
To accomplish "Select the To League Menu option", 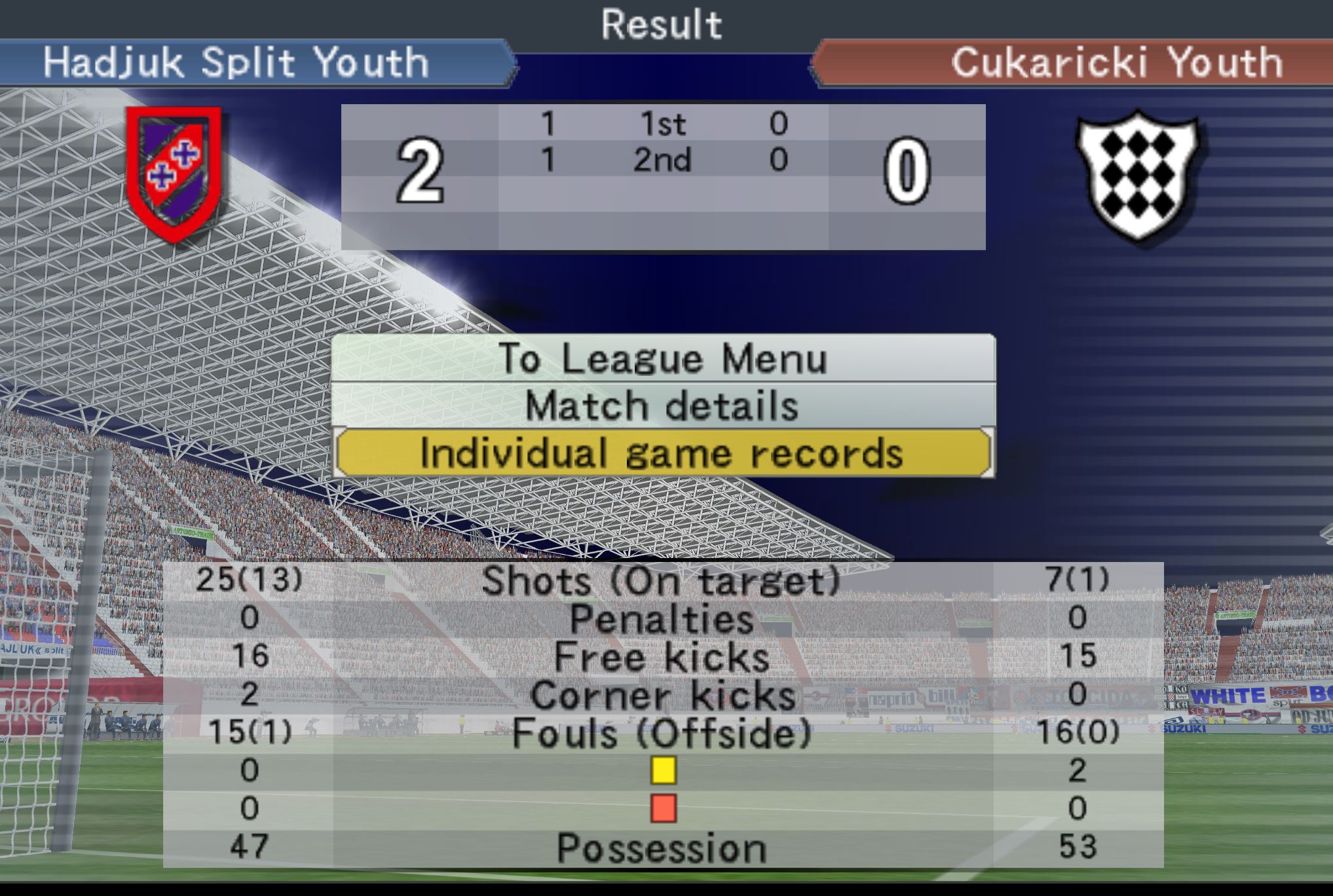I will (662, 359).
